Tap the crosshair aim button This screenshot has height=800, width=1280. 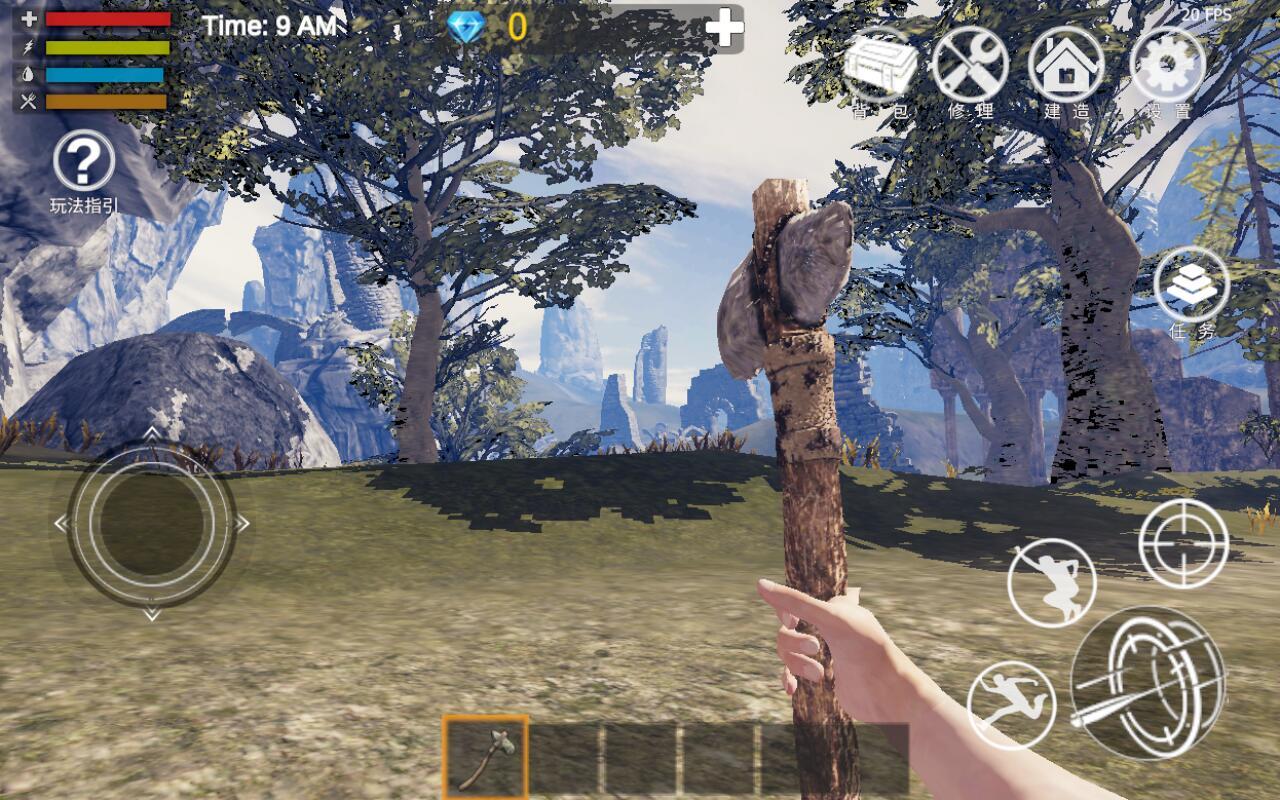click(1183, 543)
